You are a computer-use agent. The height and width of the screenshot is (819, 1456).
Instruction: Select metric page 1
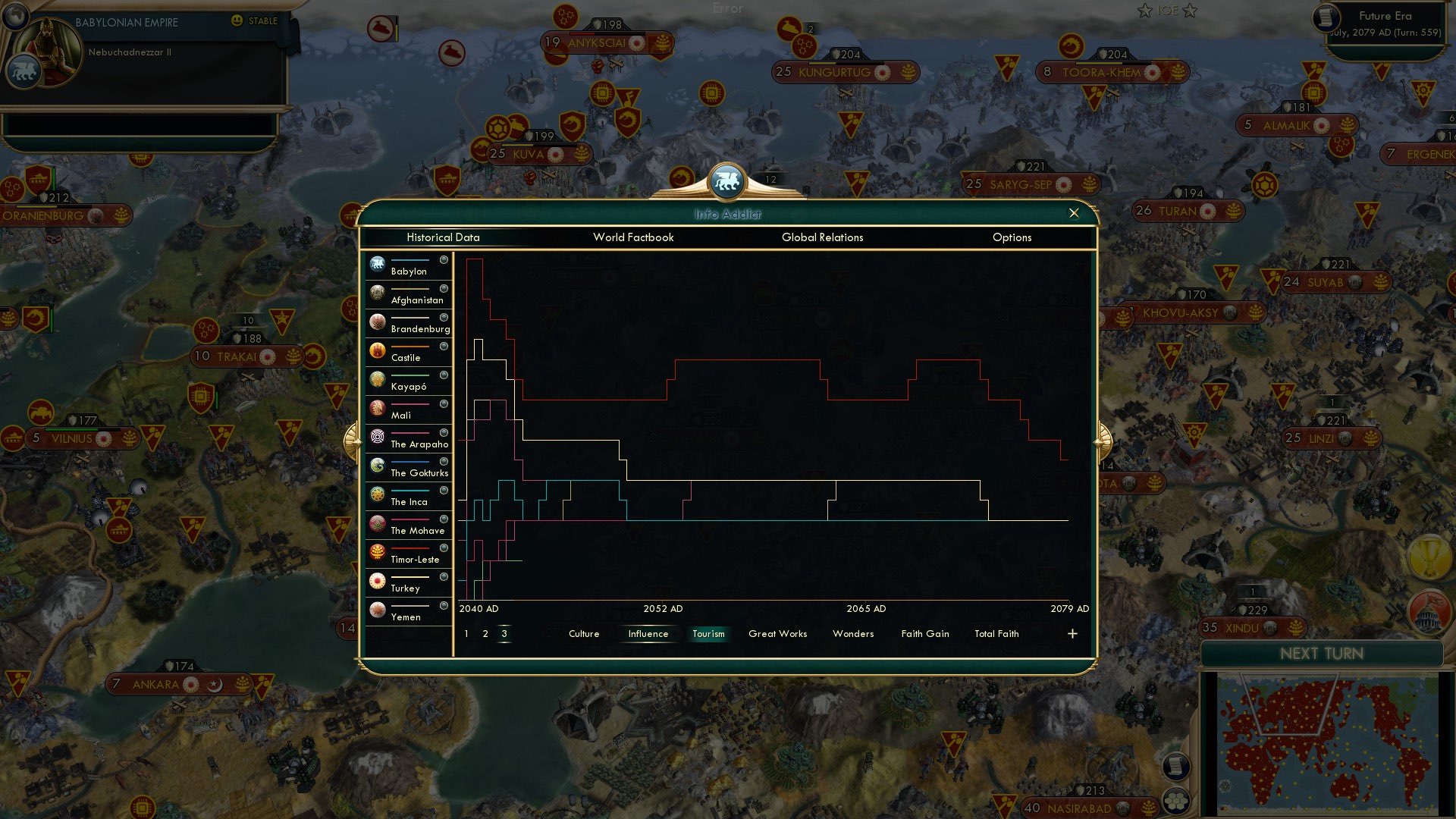[465, 633]
